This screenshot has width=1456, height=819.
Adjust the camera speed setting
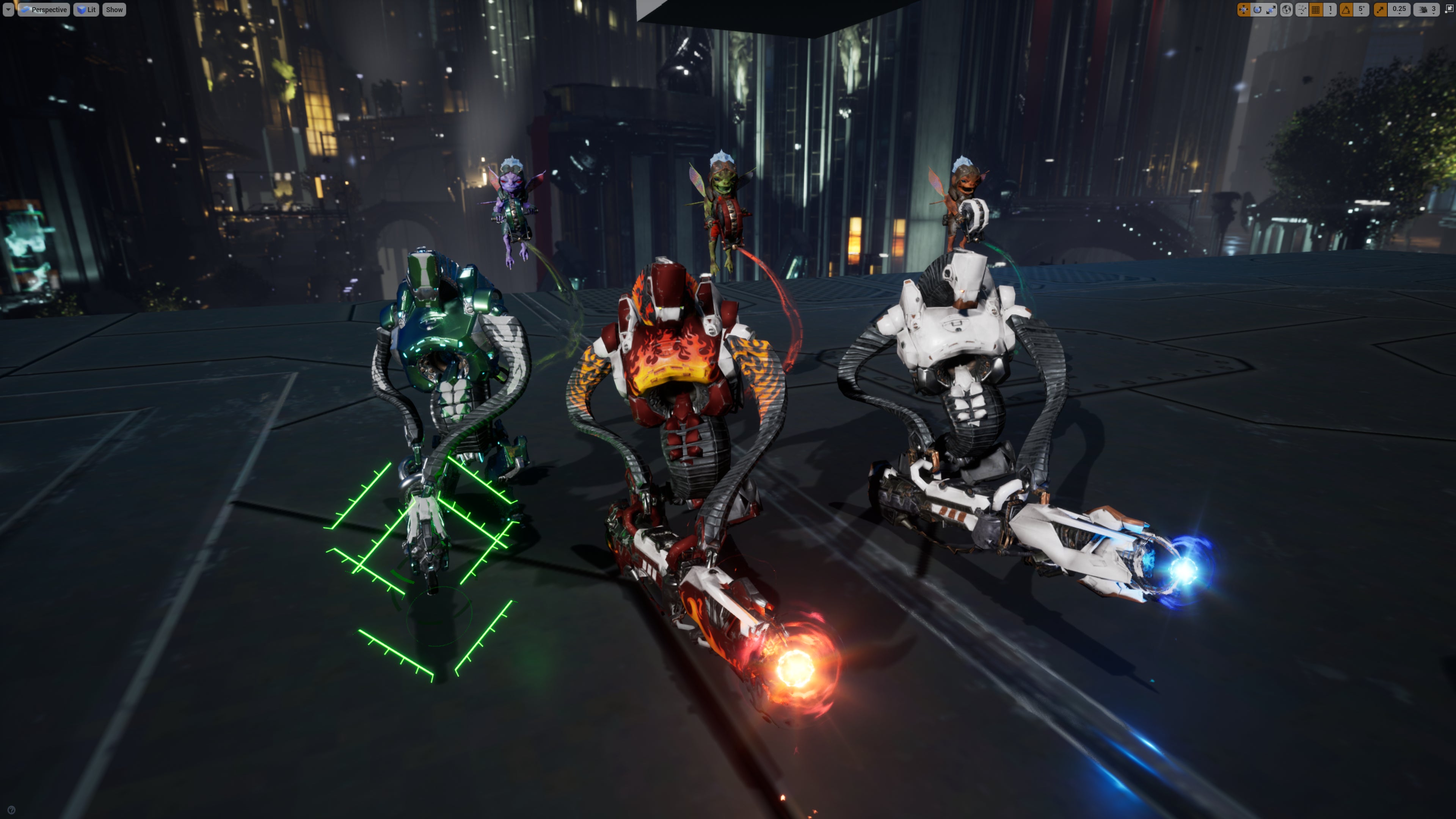(x=1426, y=9)
